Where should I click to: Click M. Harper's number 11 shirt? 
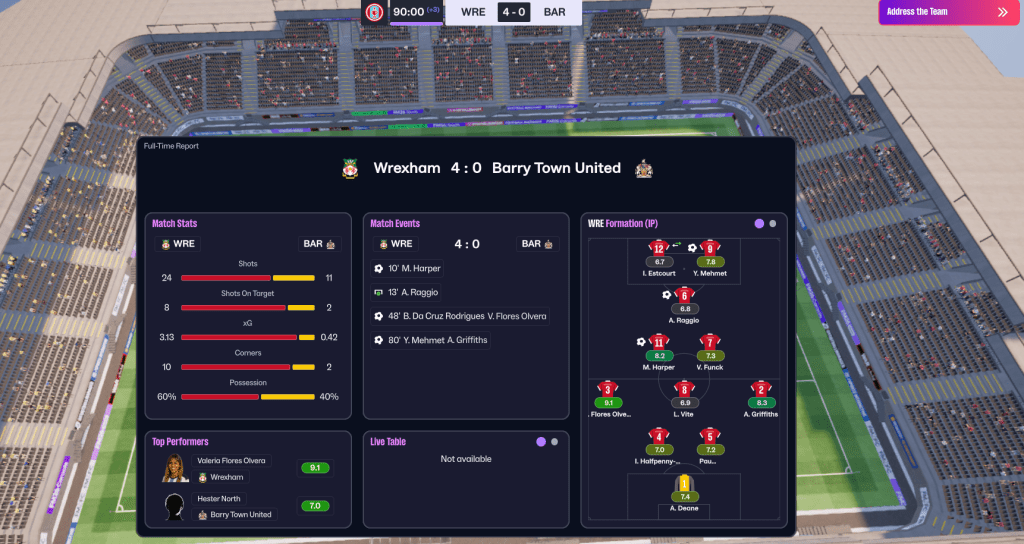tap(659, 342)
